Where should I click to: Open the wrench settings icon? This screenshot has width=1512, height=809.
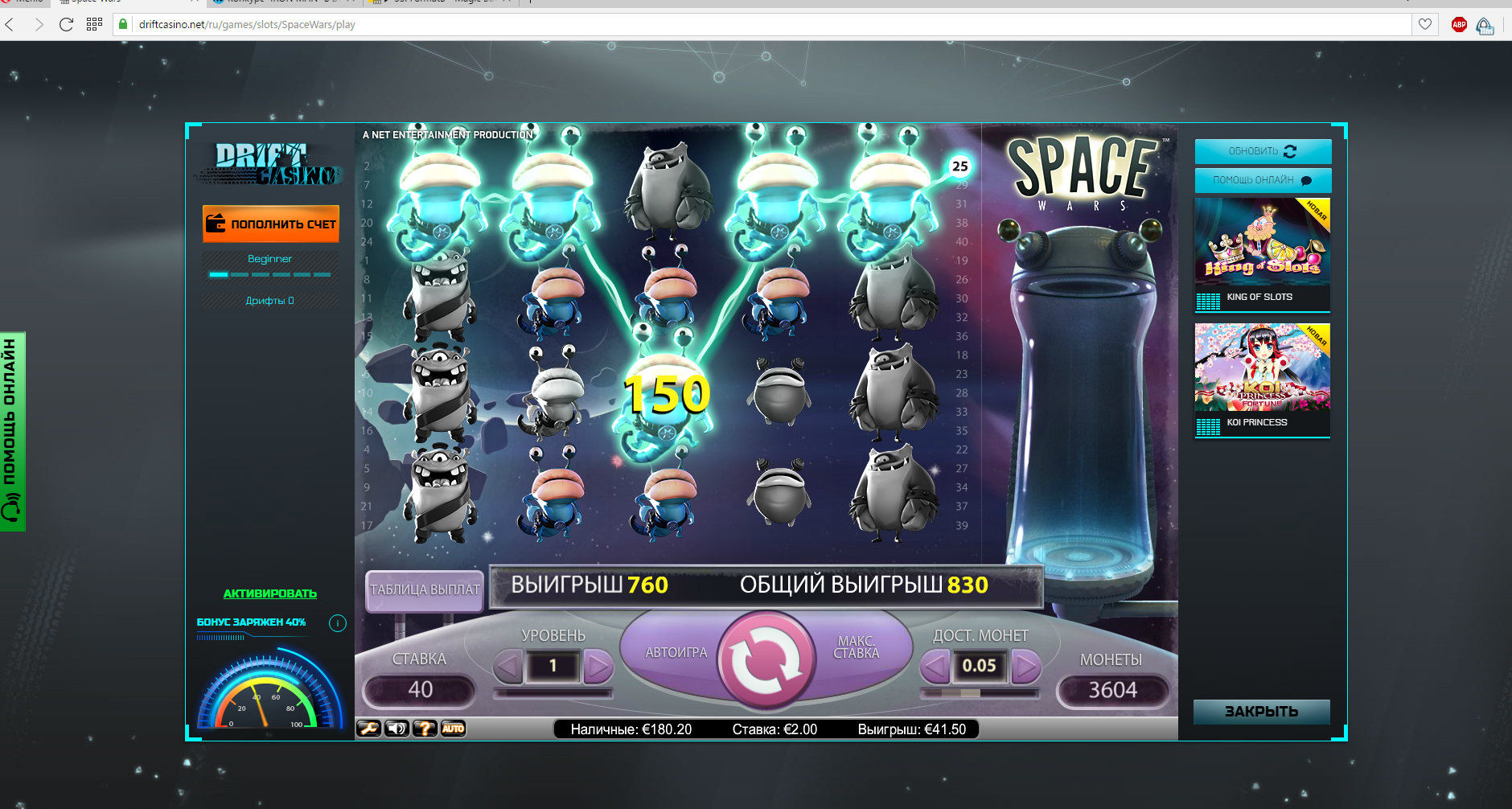pyautogui.click(x=369, y=729)
